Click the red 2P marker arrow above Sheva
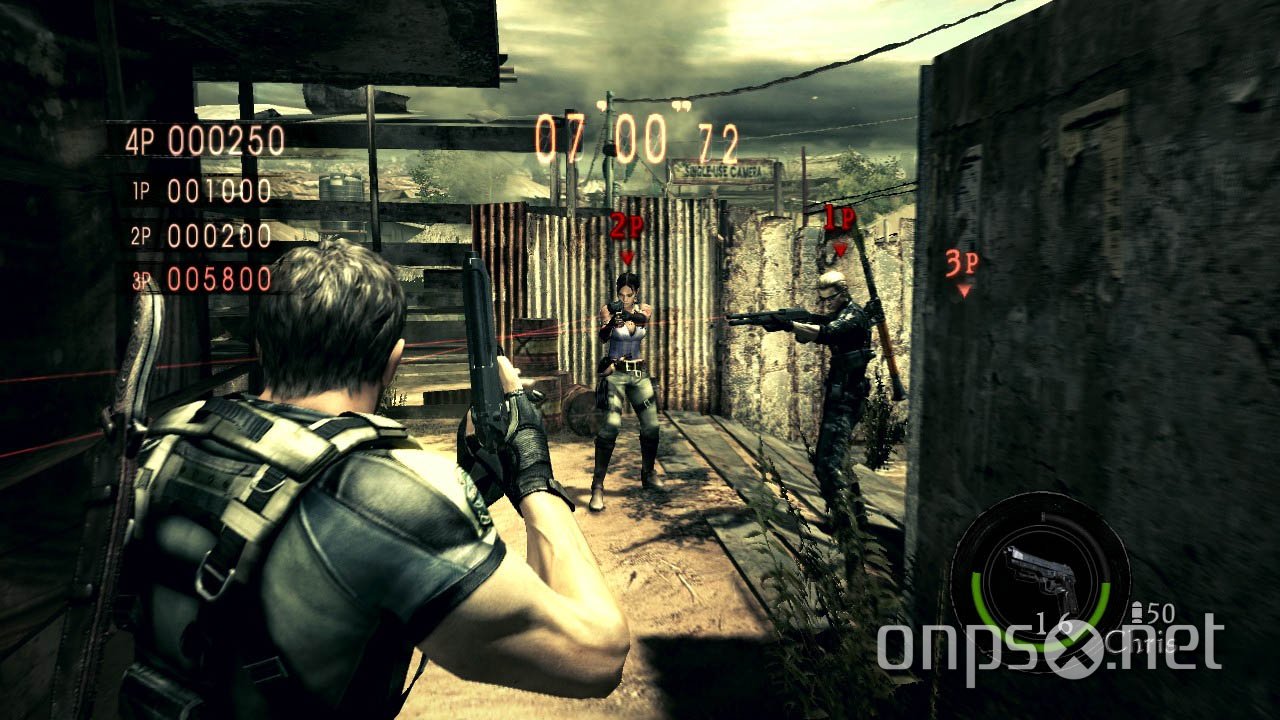 click(x=628, y=258)
